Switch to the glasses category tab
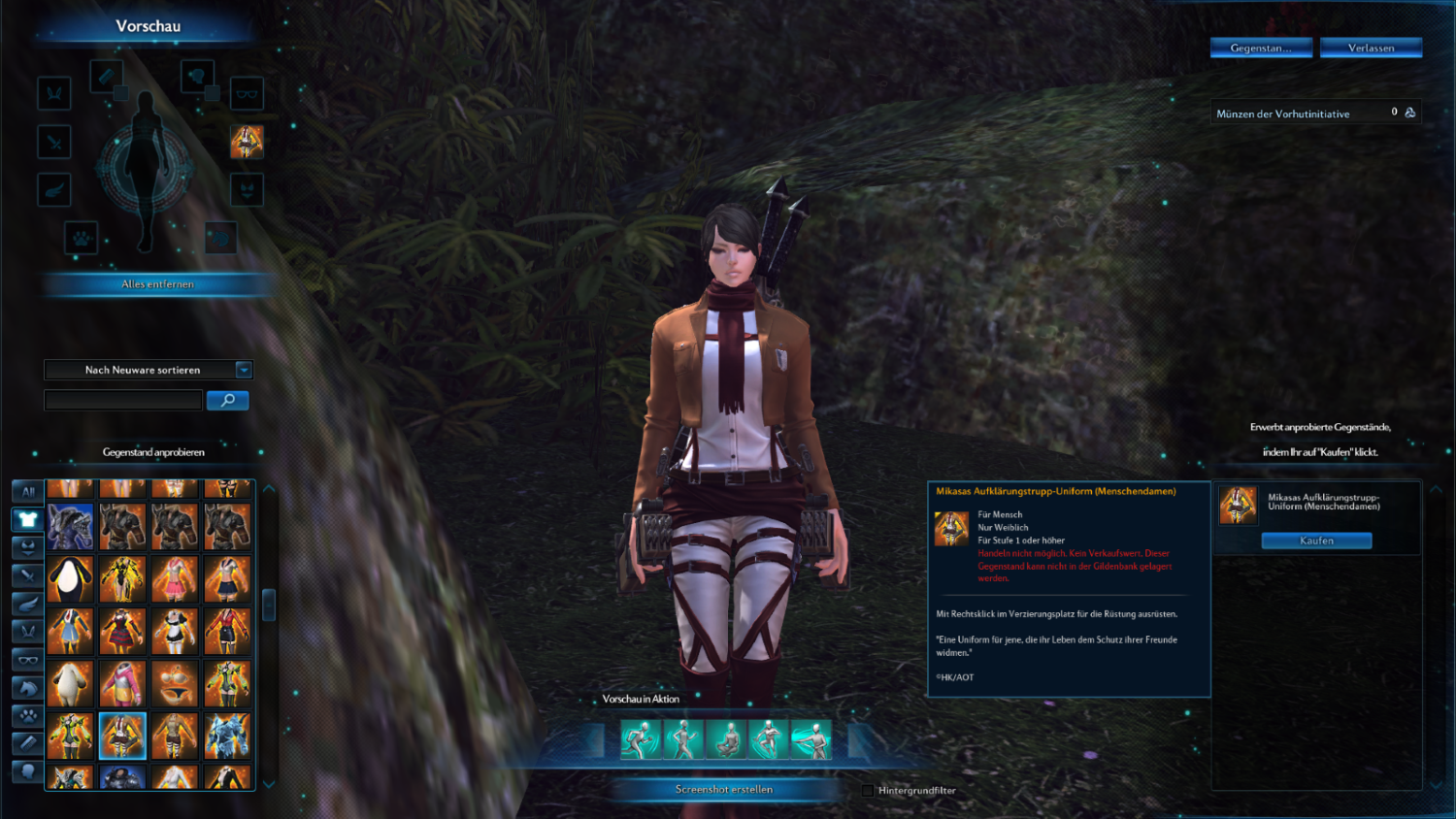The width and height of the screenshot is (1456, 819). 28,660
